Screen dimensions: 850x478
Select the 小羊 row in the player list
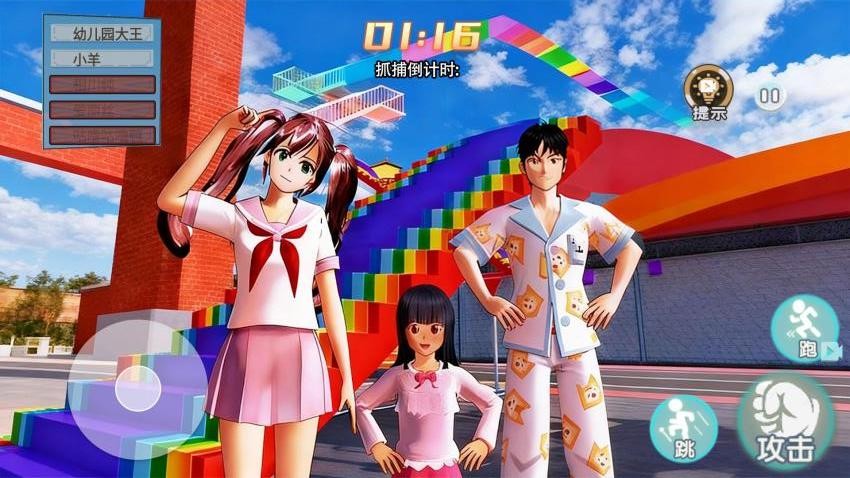pyautogui.click(x=101, y=58)
